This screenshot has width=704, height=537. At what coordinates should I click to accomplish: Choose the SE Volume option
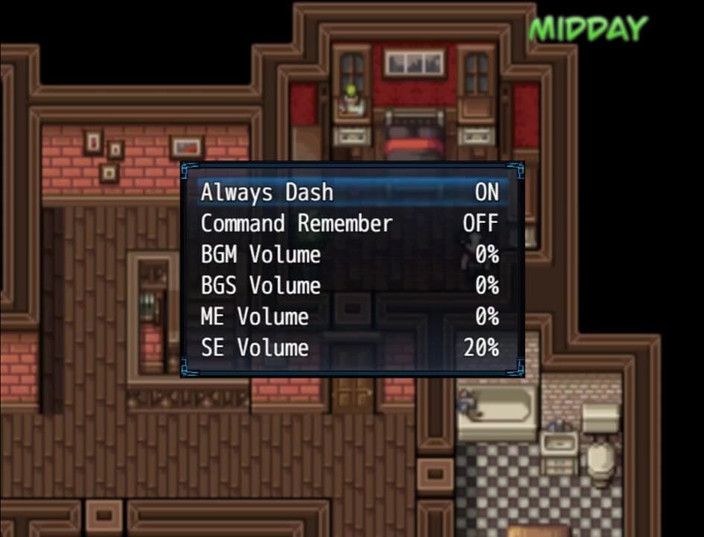click(349, 348)
